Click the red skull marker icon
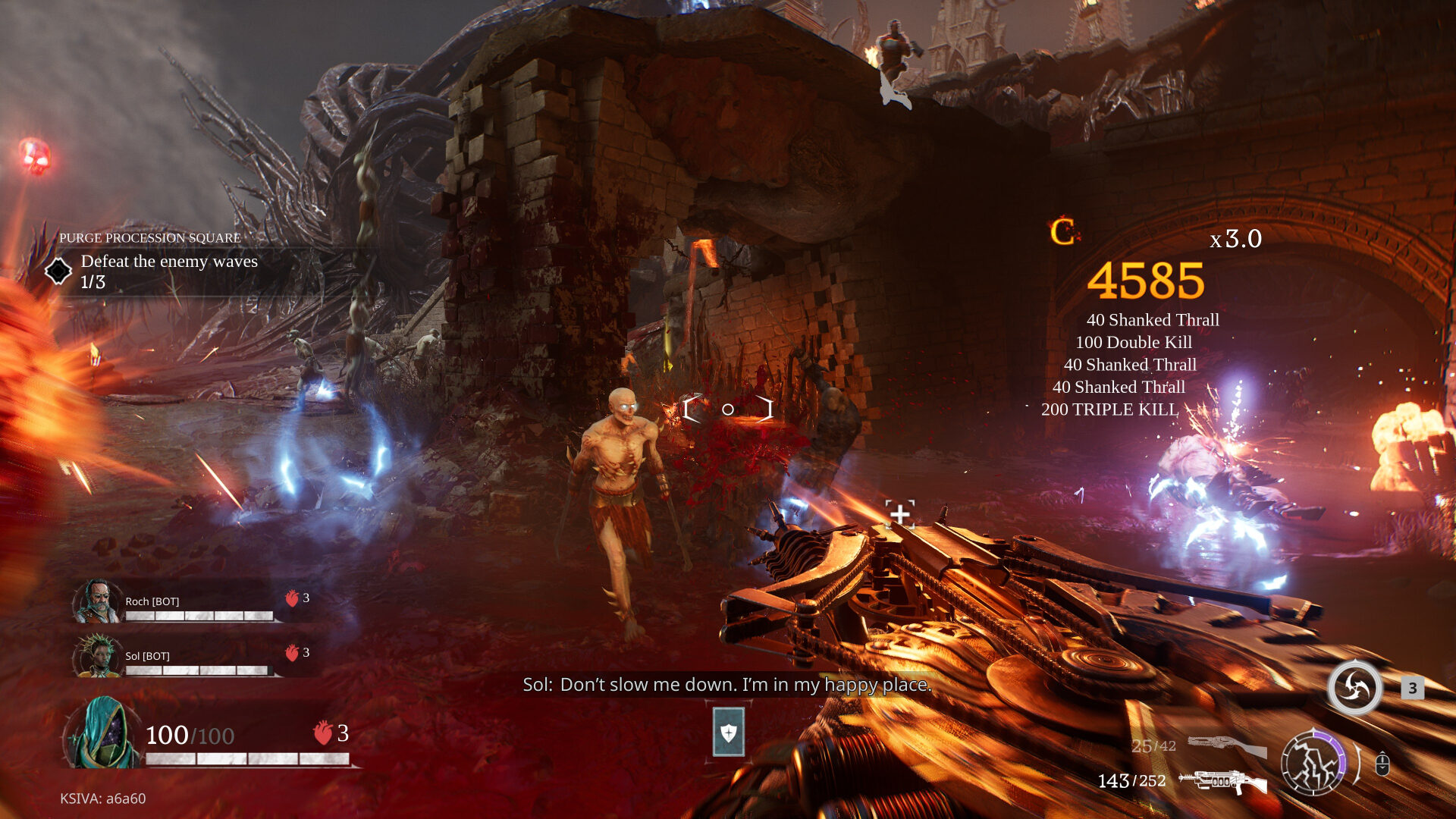 pyautogui.click(x=35, y=155)
